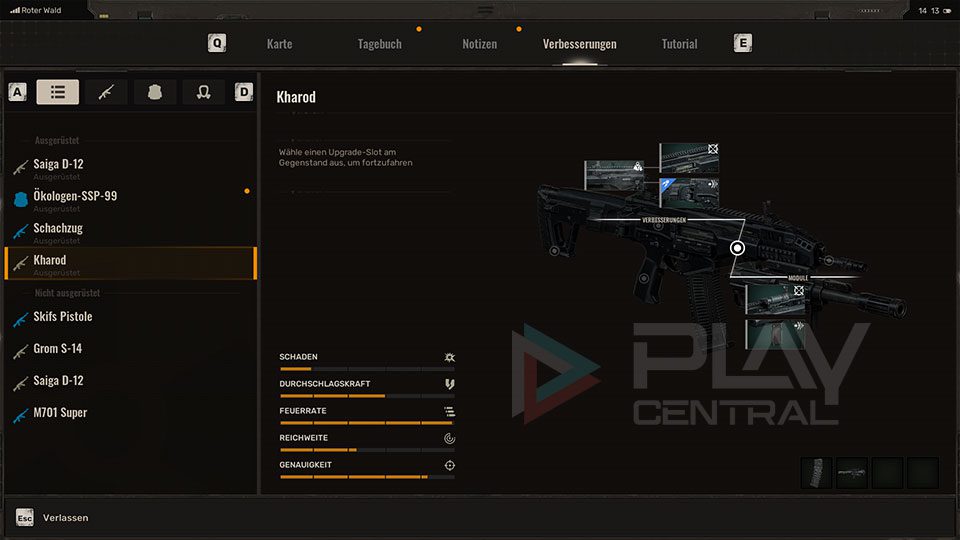Click the highlighted white upgrade slot node on the weapon
960x540 pixels.
click(738, 247)
